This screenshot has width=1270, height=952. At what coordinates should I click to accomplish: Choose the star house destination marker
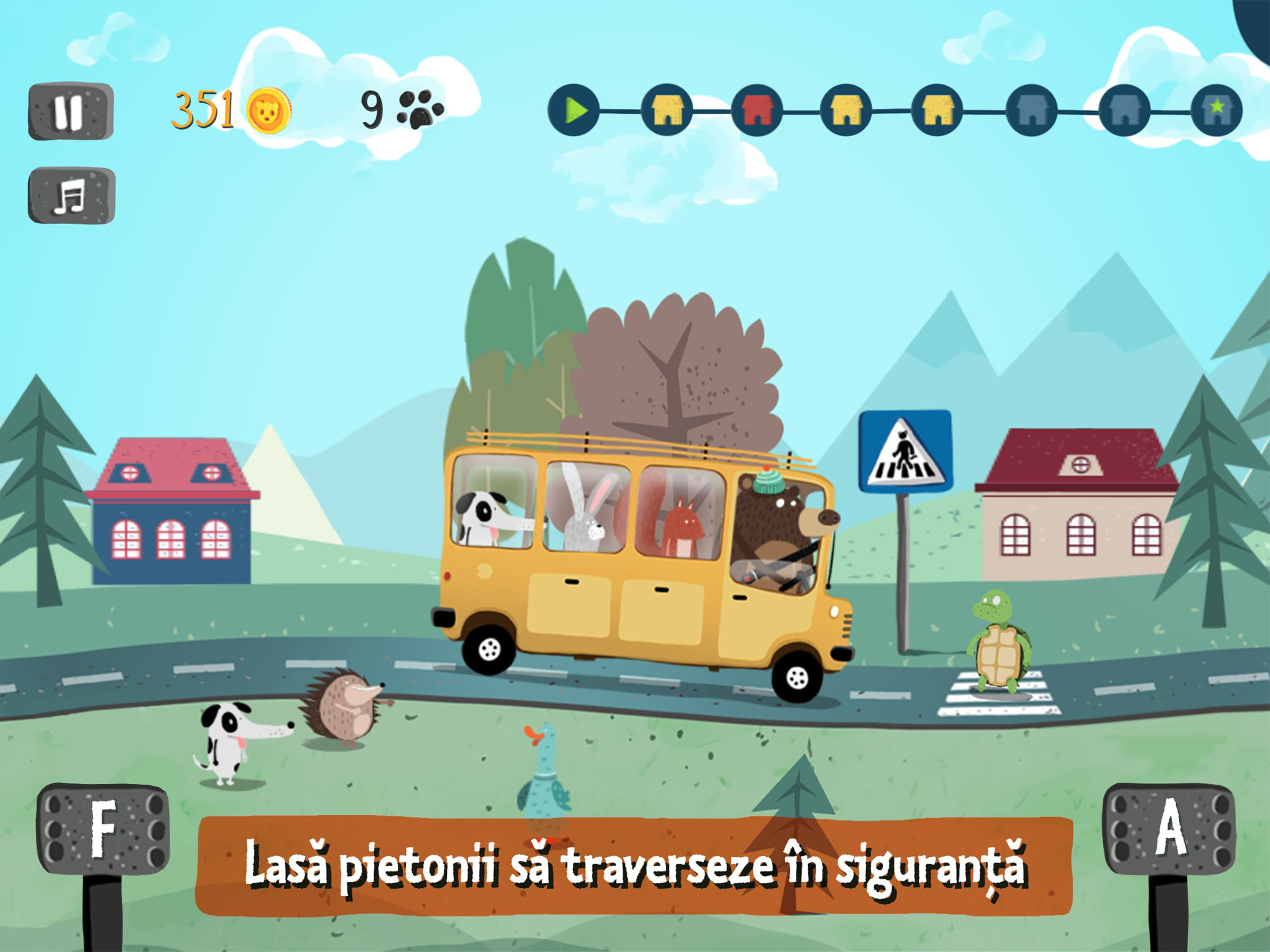1216,110
